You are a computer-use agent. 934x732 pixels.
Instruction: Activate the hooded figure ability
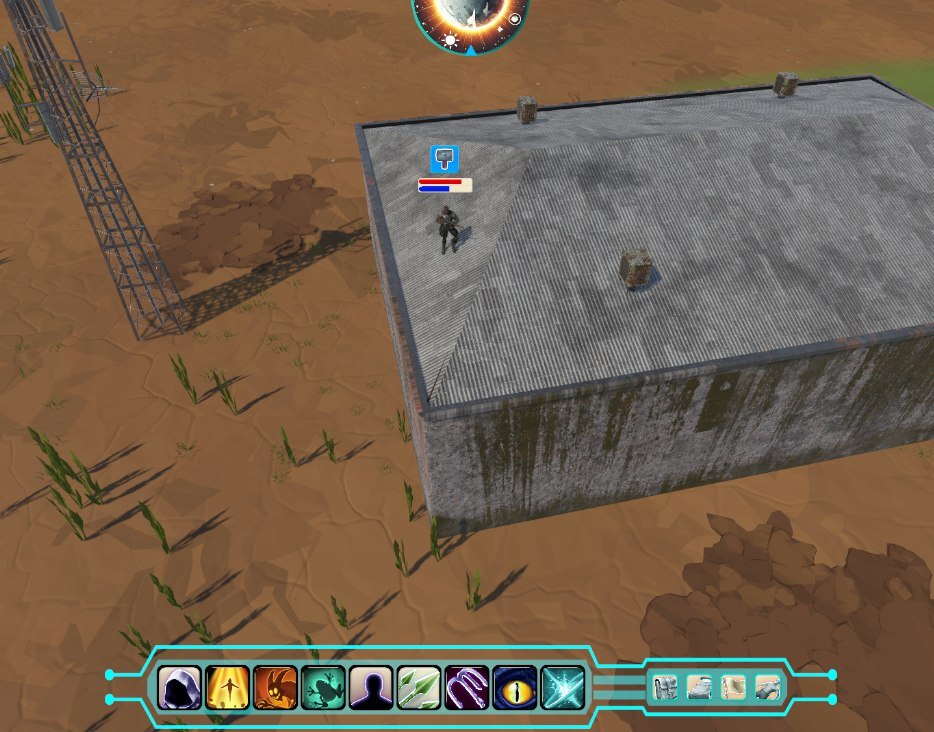point(180,688)
